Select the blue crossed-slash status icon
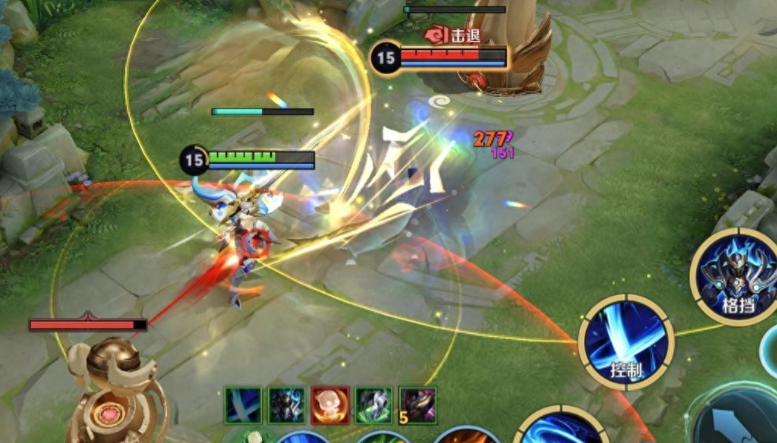777x443 pixels. 242,405
